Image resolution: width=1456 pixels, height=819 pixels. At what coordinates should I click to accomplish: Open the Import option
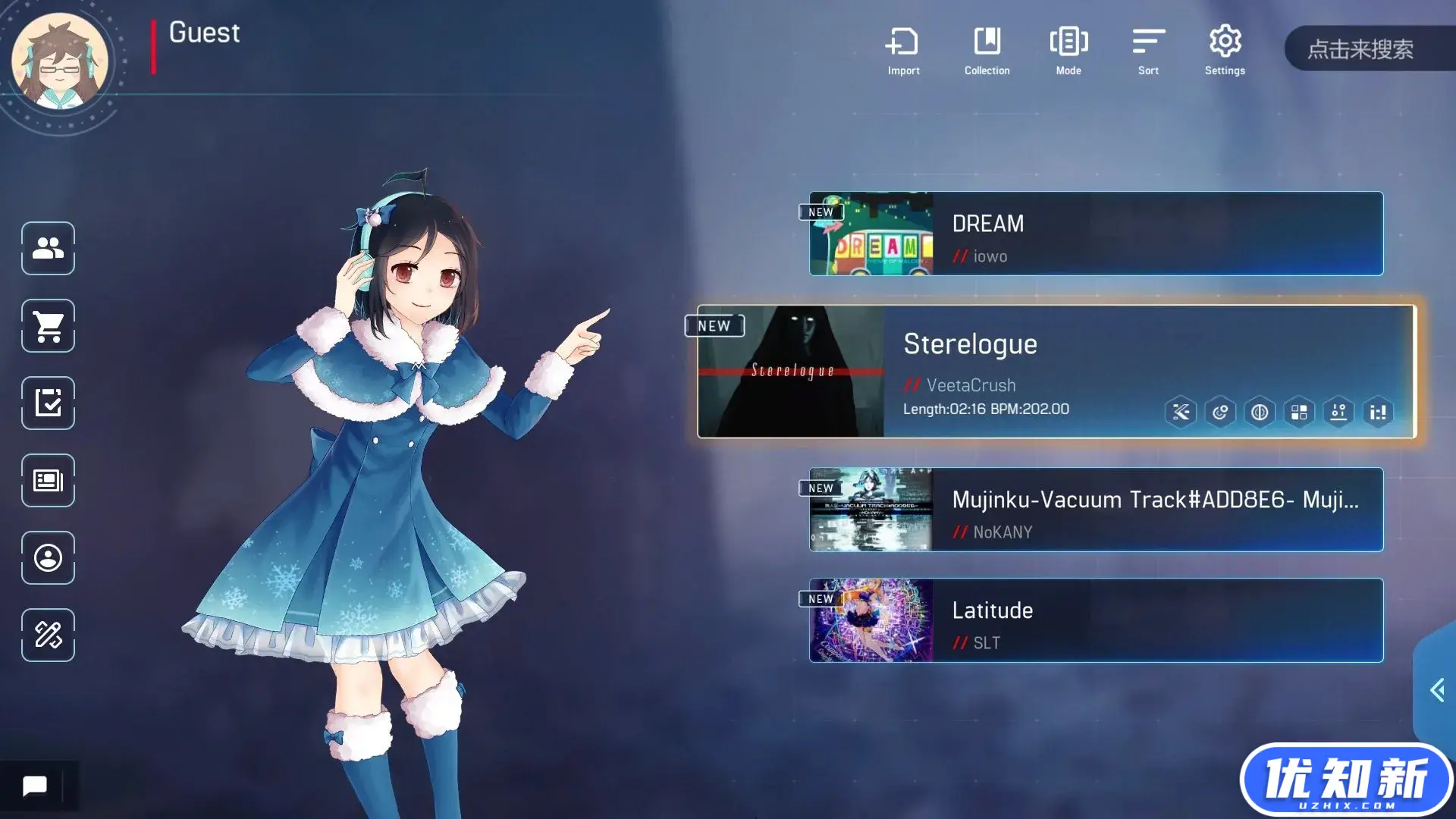(x=902, y=50)
